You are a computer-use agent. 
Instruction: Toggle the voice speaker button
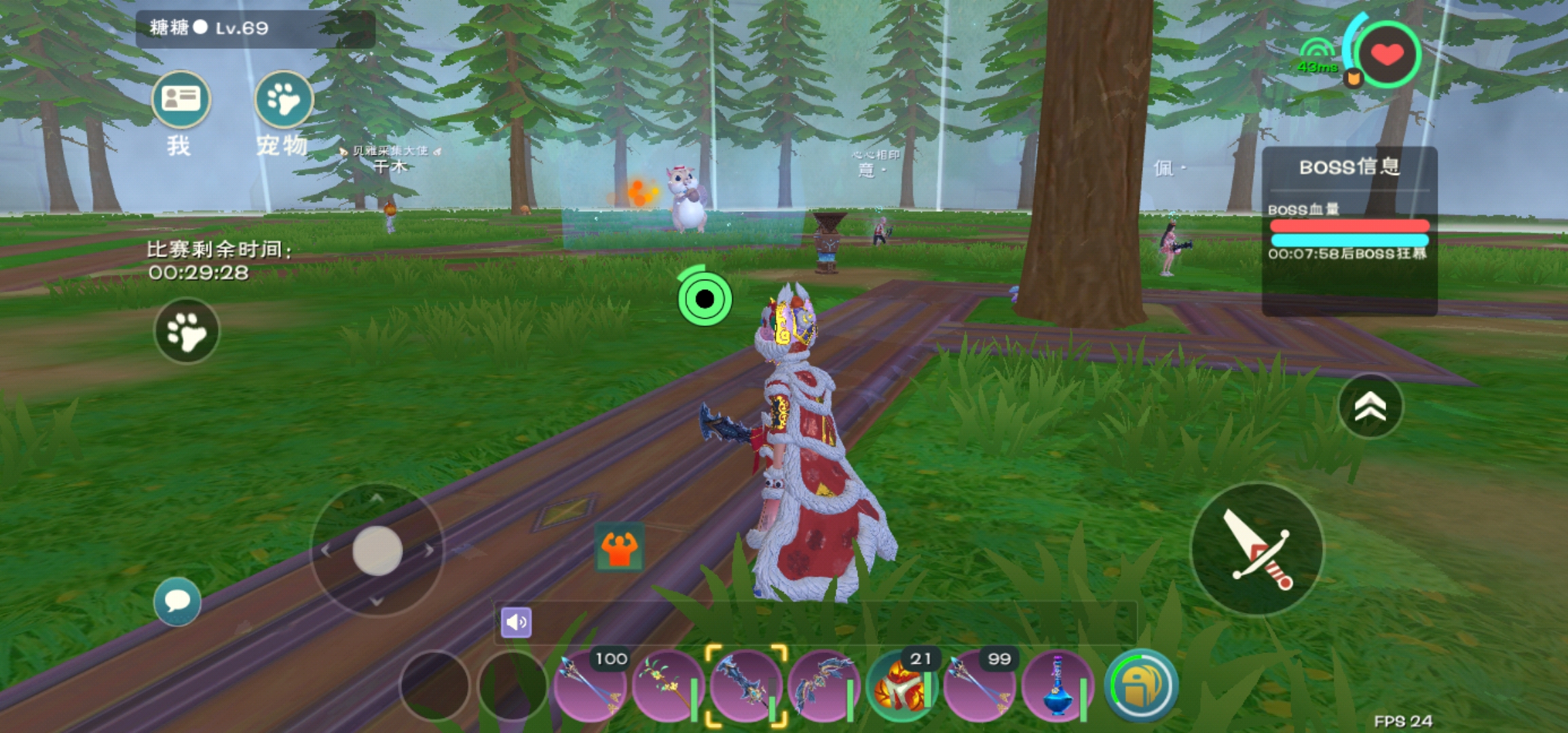coord(516,622)
